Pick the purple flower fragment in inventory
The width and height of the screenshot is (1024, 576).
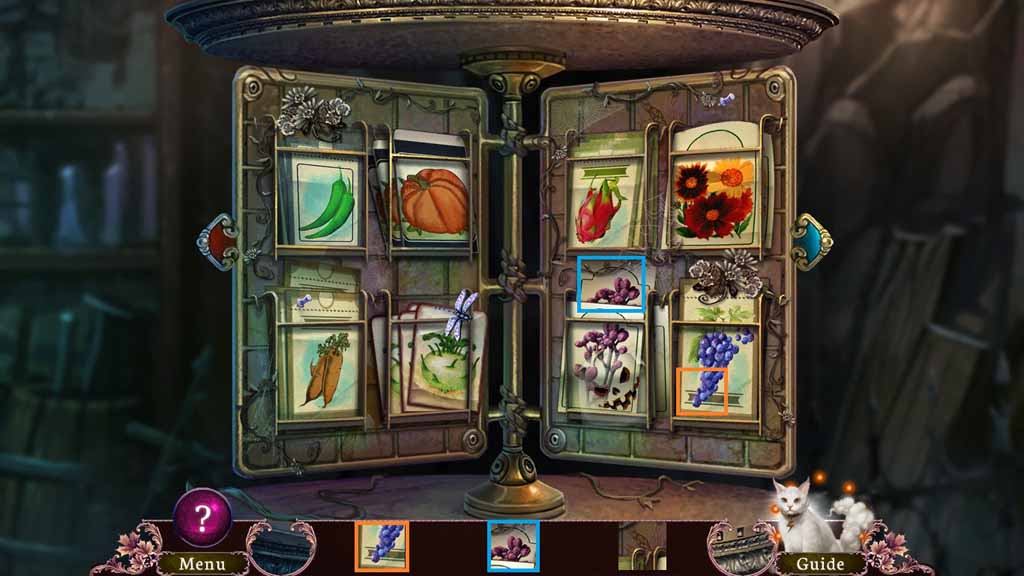(513, 546)
